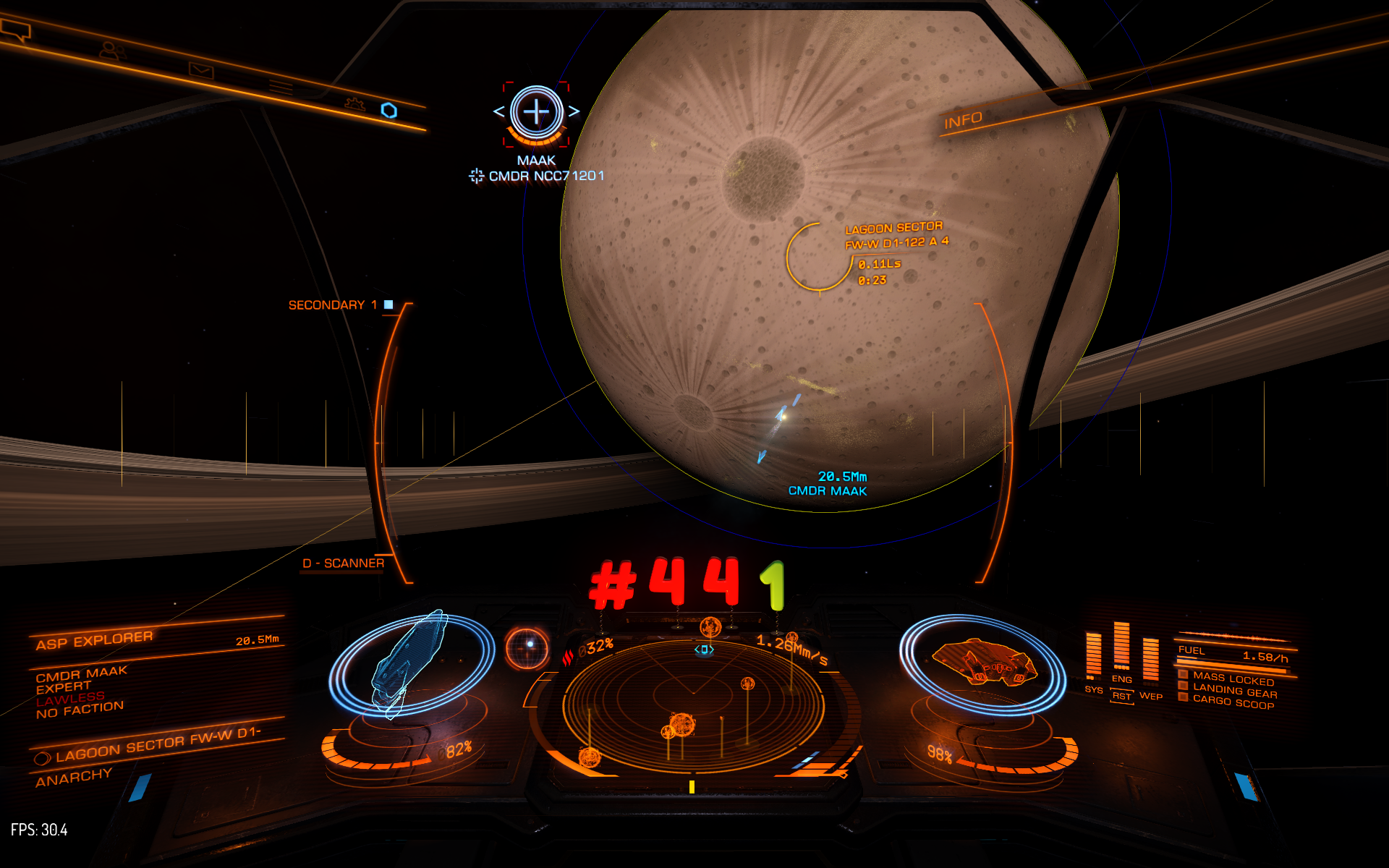Reset power distribution with RST

1121,696
